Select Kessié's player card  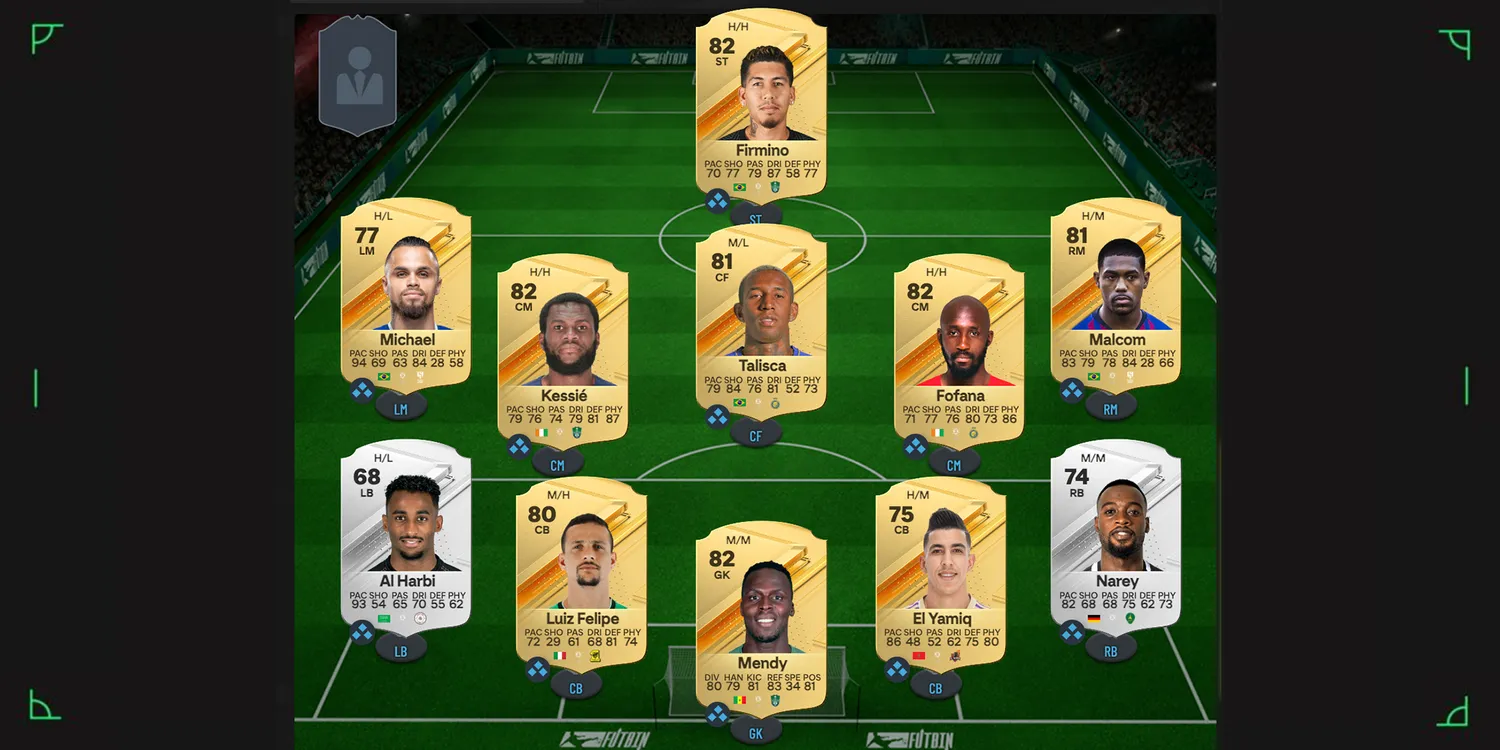563,345
